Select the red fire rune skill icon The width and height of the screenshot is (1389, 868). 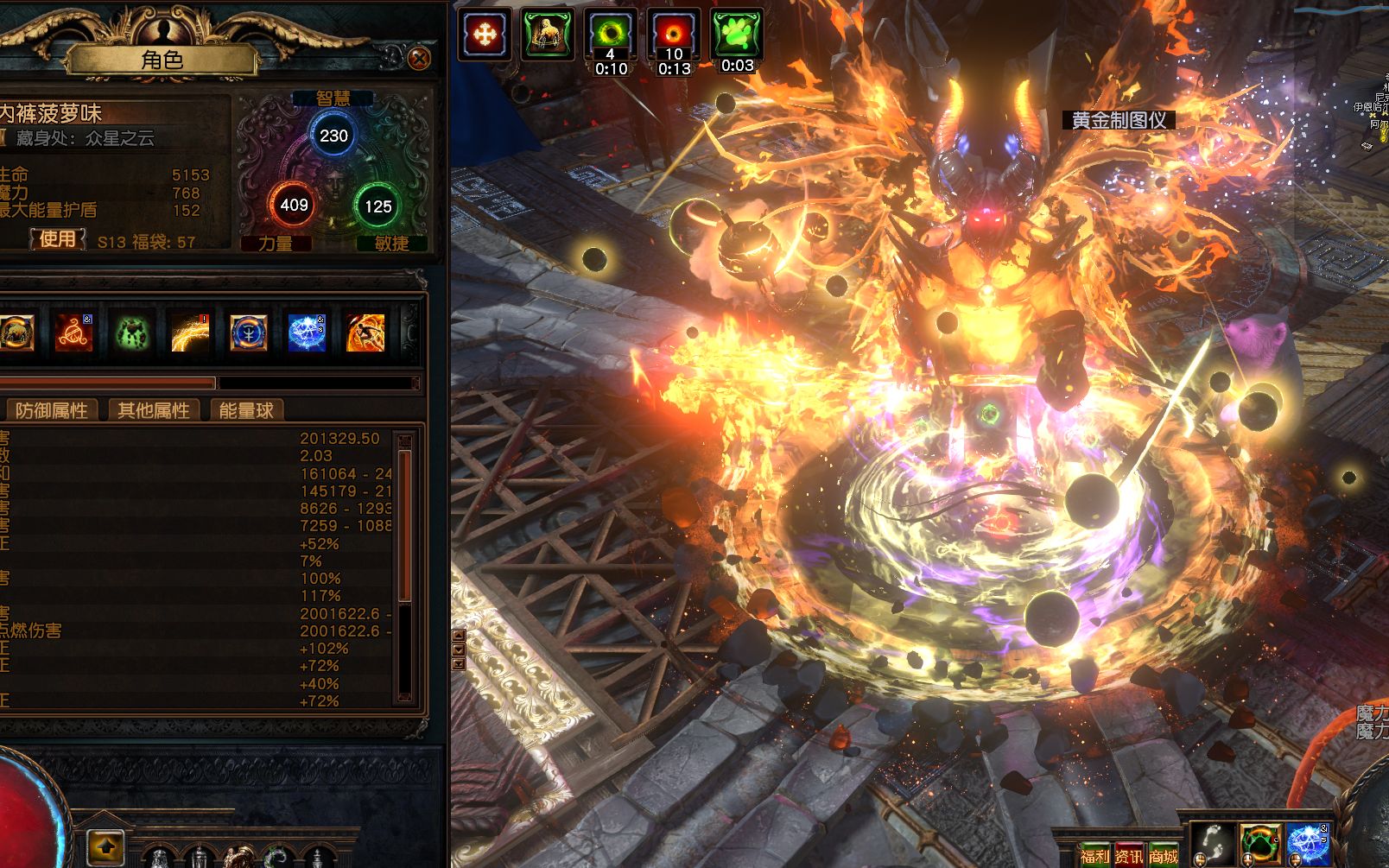tap(73, 333)
